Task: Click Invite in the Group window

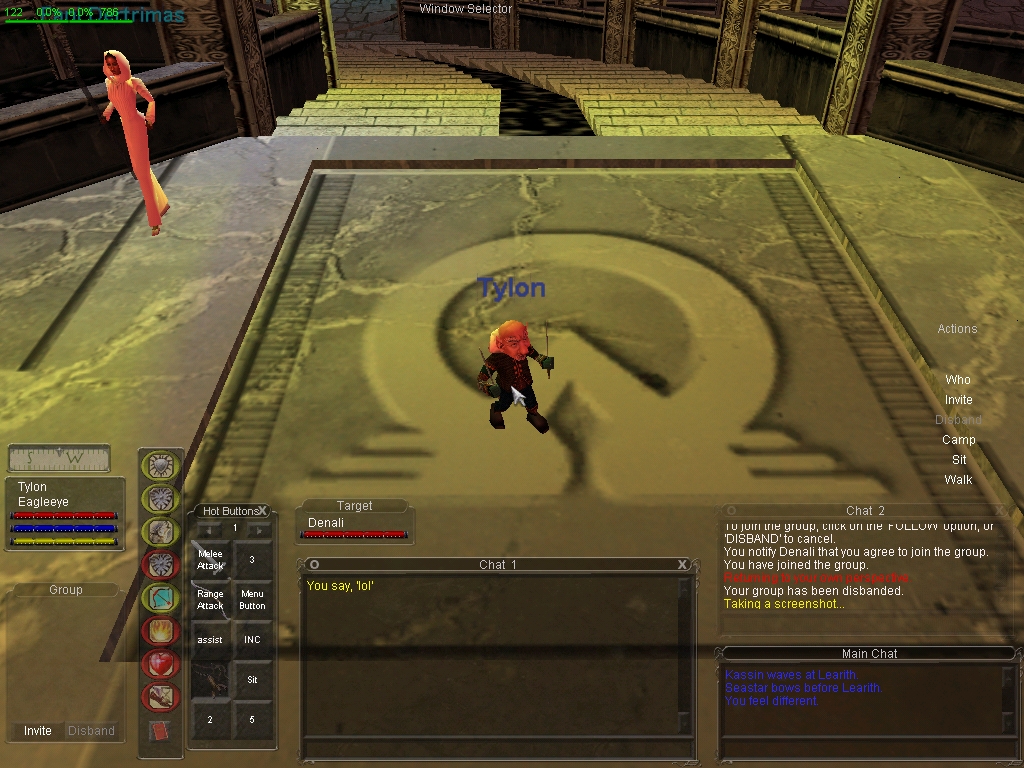Action: click(x=38, y=731)
